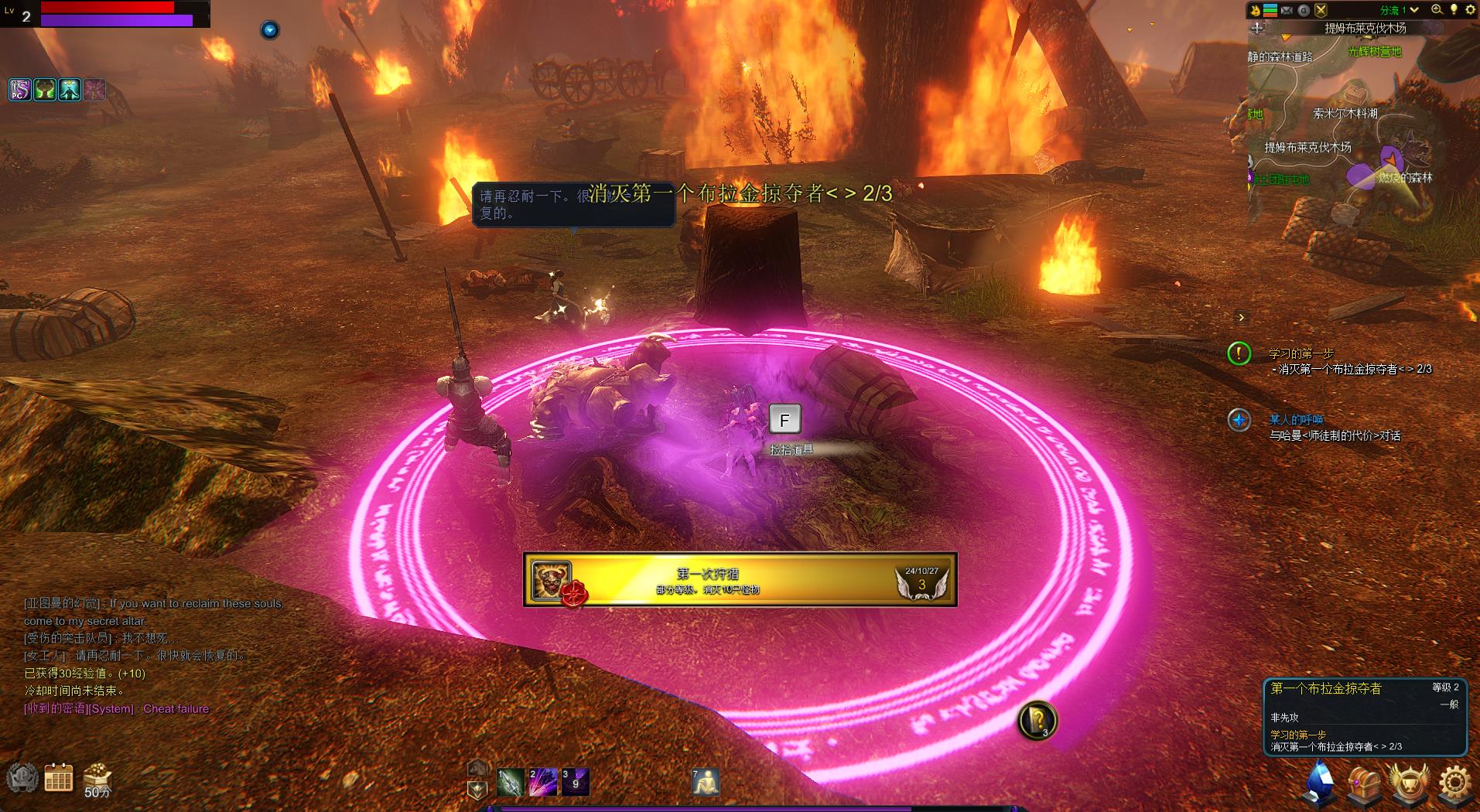Activate the skill in hotbar slot 1
The height and width of the screenshot is (812, 1480).
click(511, 783)
